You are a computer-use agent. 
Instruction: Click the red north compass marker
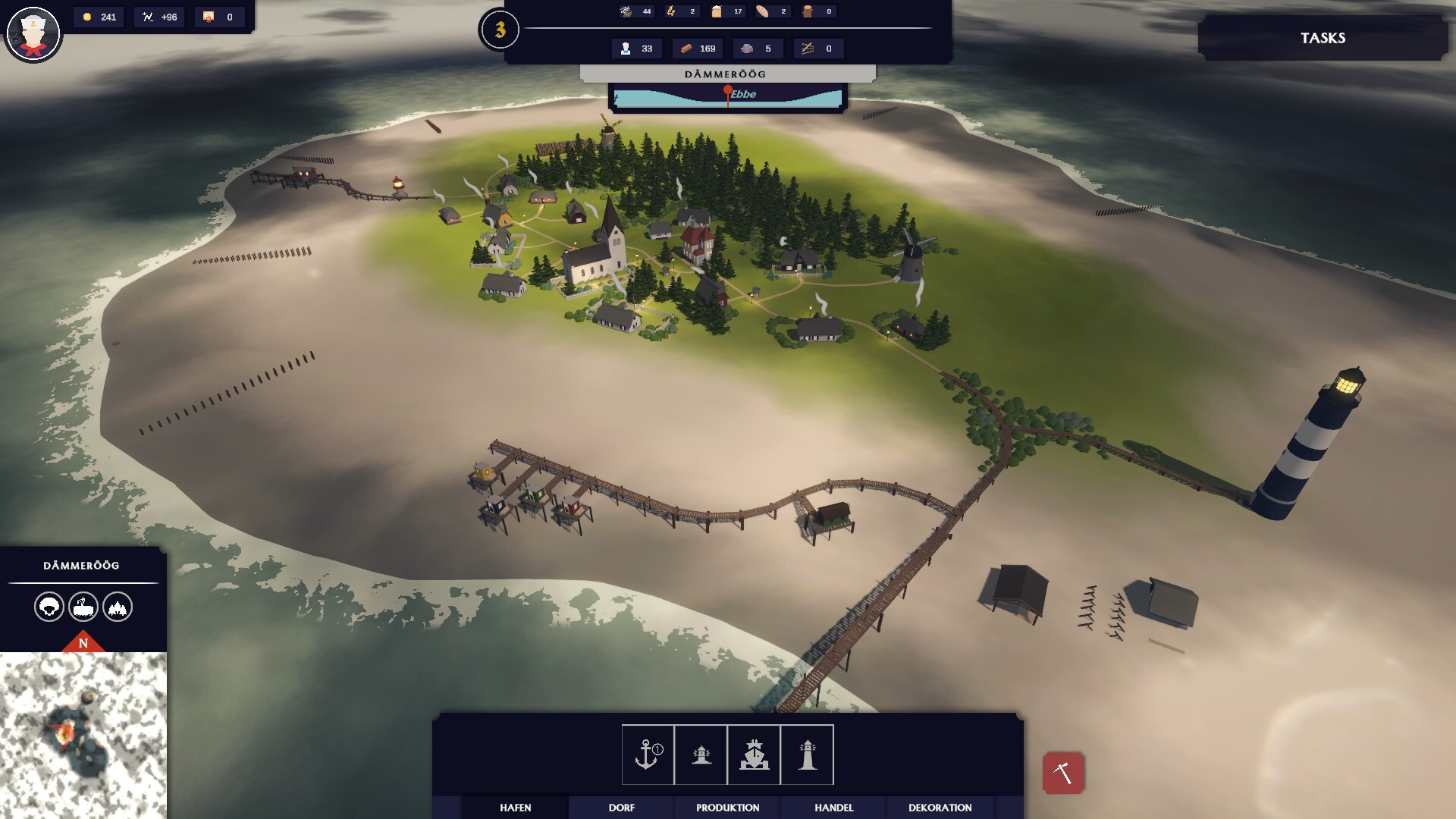point(83,642)
